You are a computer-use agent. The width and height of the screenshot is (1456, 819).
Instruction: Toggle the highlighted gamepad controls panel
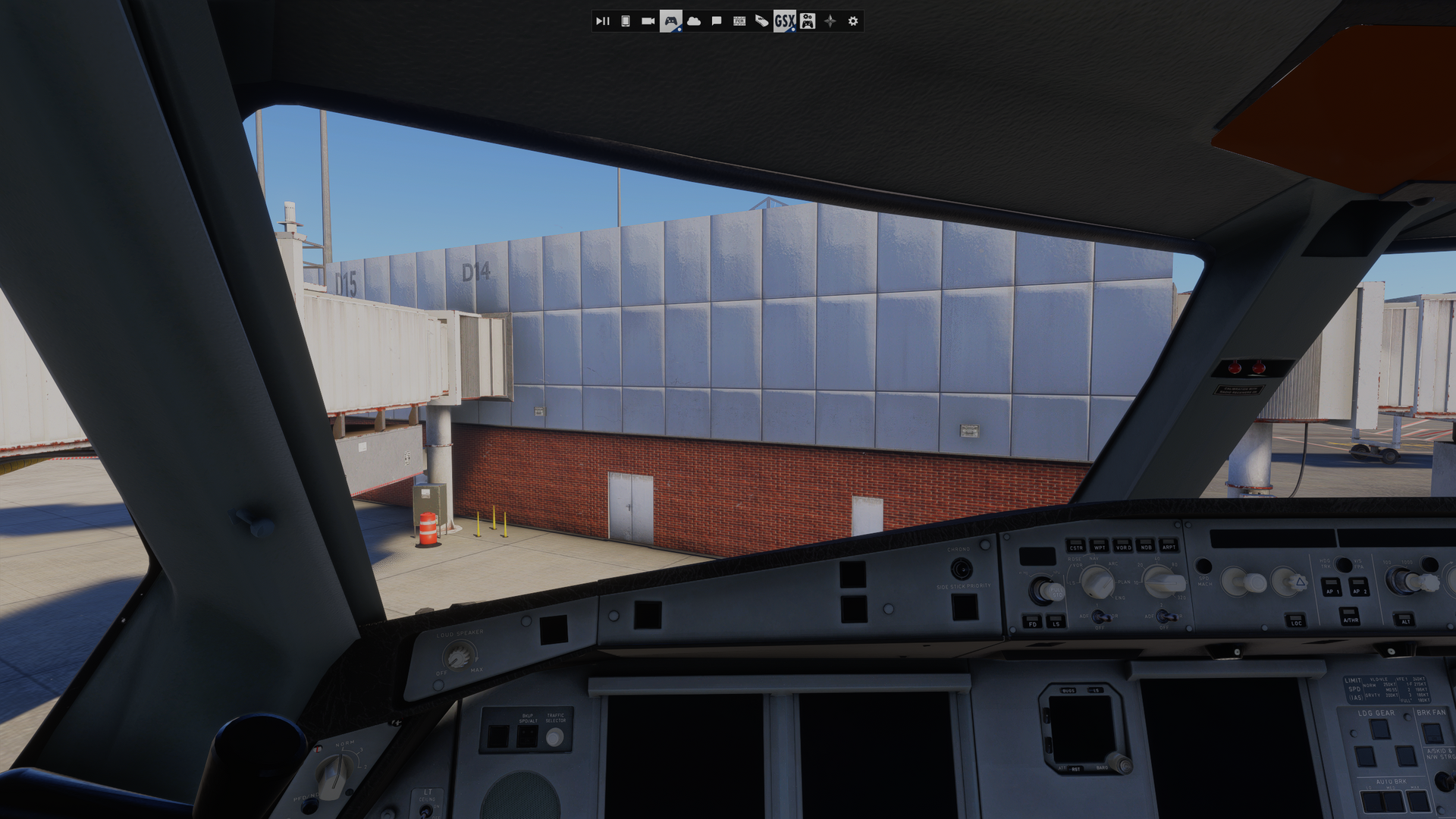(x=671, y=21)
